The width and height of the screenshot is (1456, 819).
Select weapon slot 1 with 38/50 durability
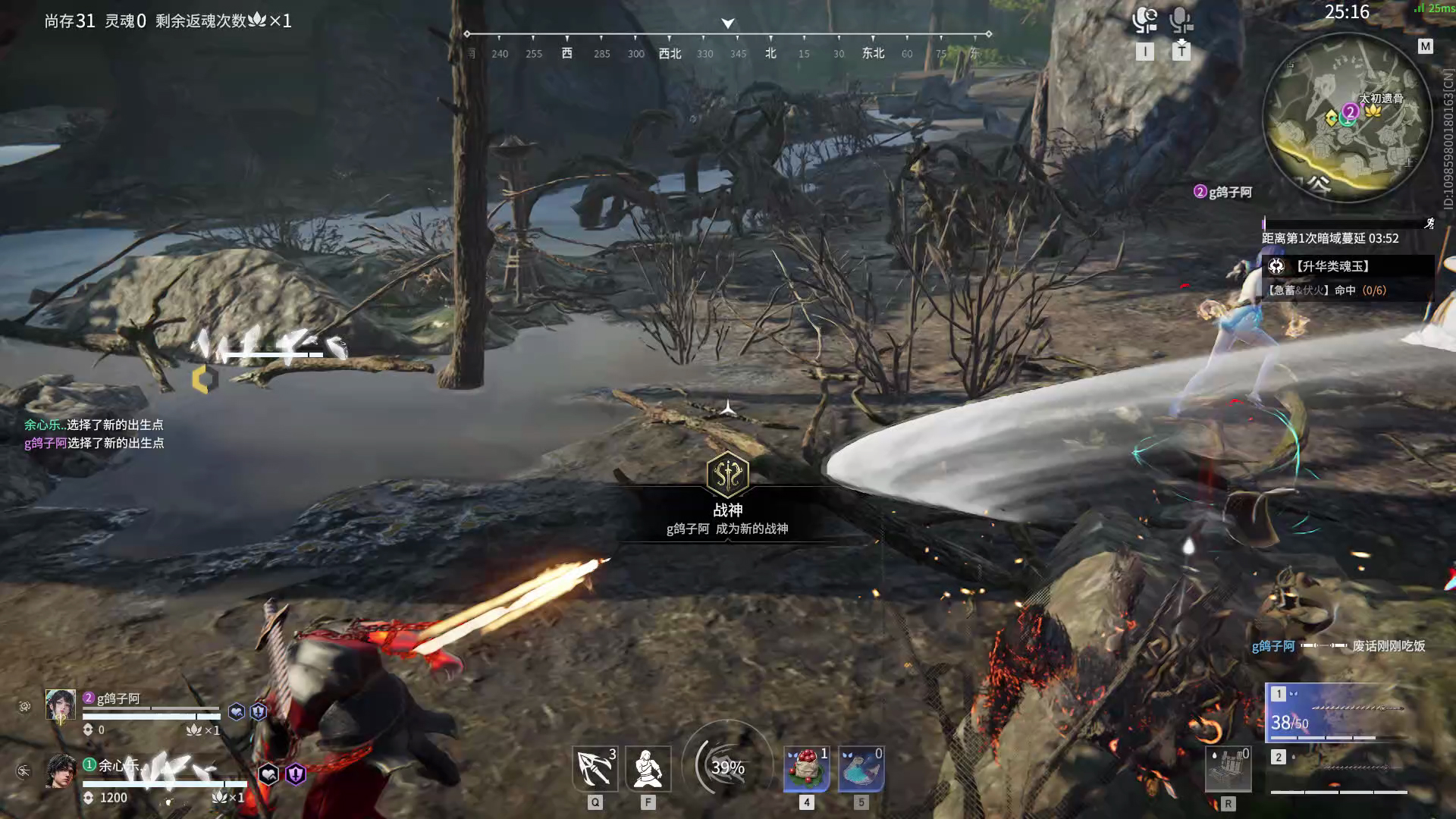click(1338, 713)
